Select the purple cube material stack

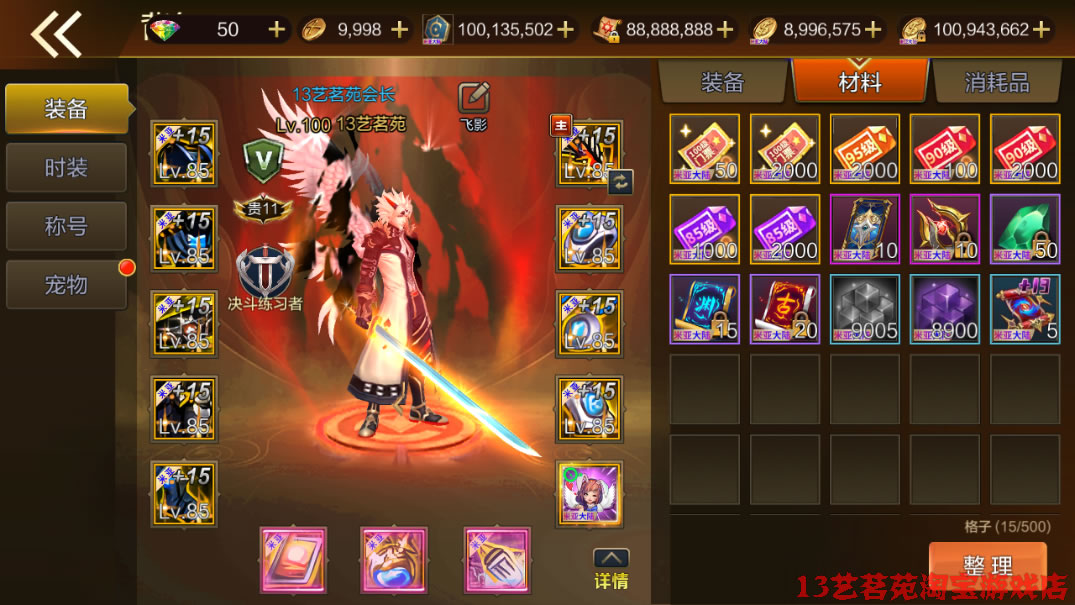tap(944, 309)
